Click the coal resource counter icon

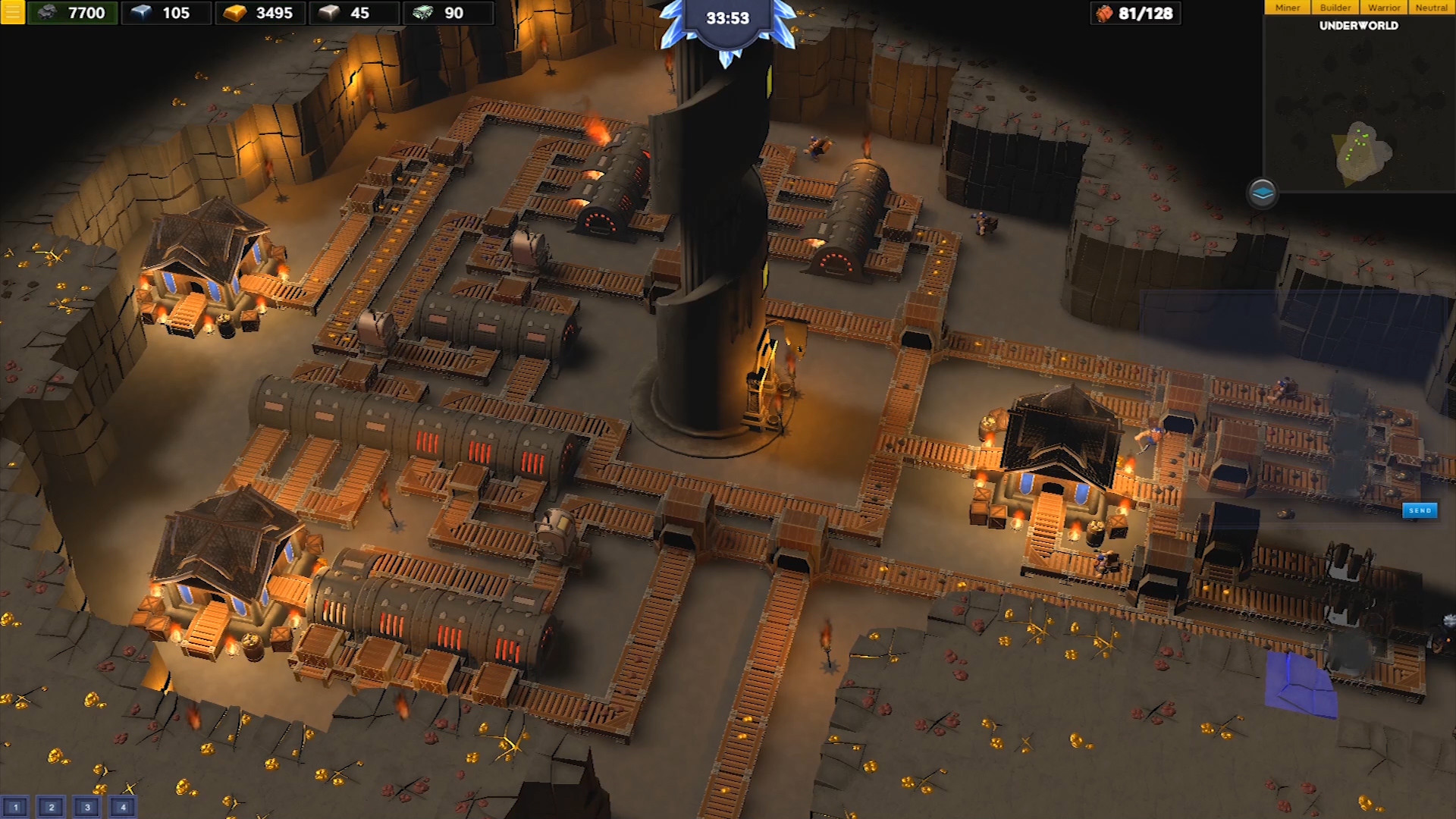coord(47,13)
